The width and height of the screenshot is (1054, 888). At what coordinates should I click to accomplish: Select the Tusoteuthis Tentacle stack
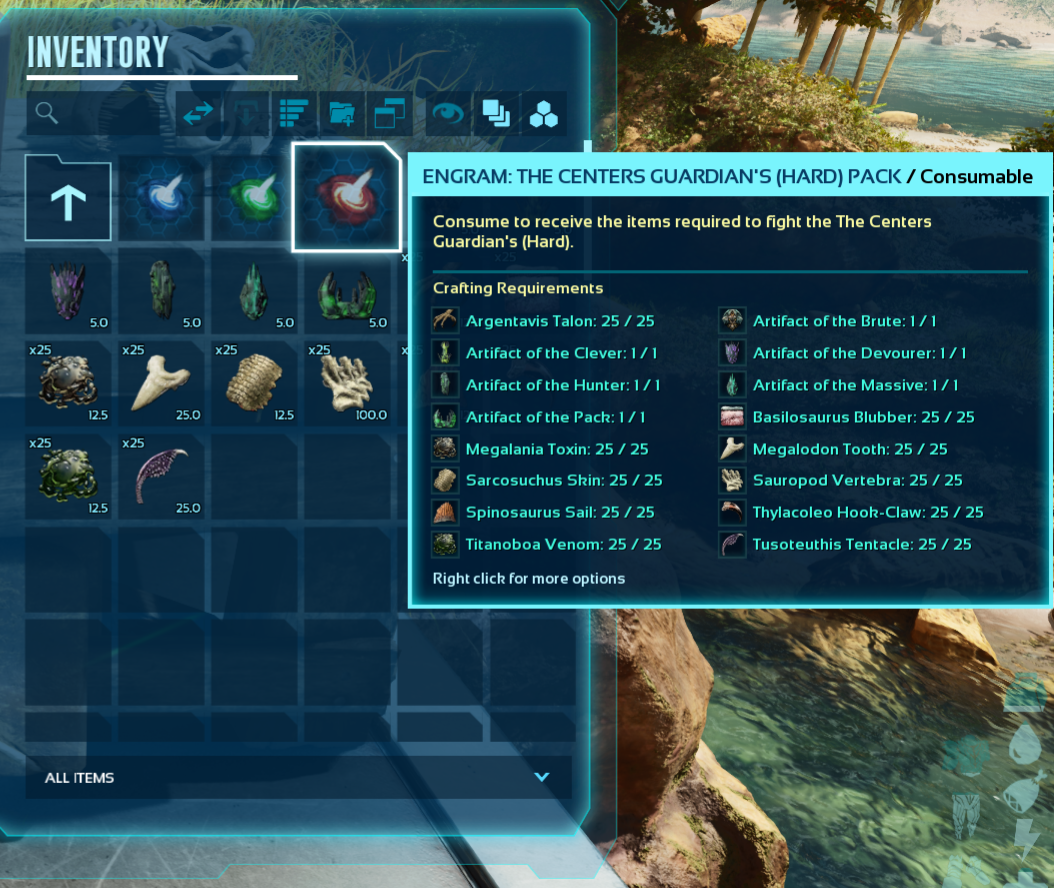[161, 476]
